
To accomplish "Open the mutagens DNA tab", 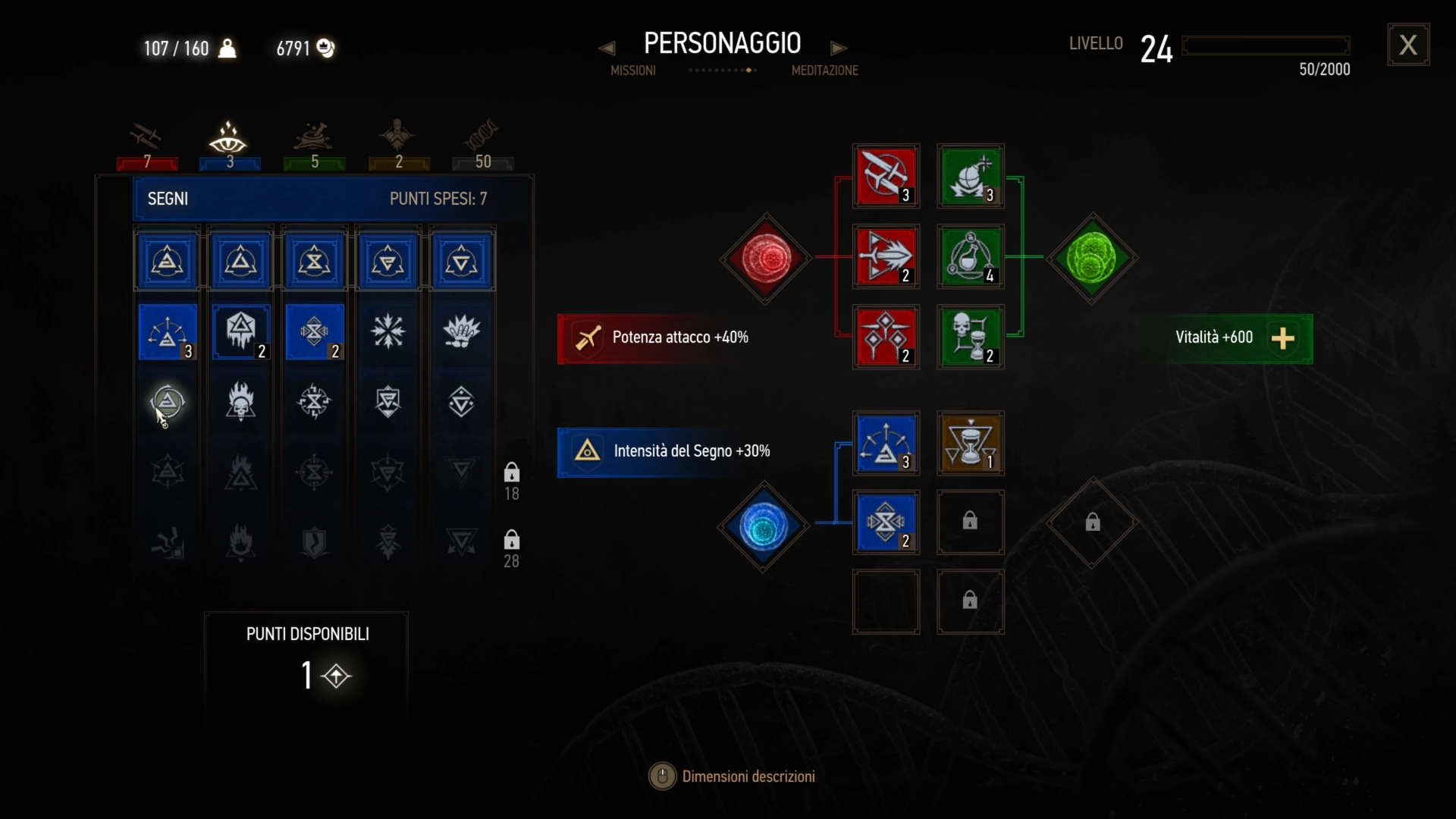I will tap(482, 146).
